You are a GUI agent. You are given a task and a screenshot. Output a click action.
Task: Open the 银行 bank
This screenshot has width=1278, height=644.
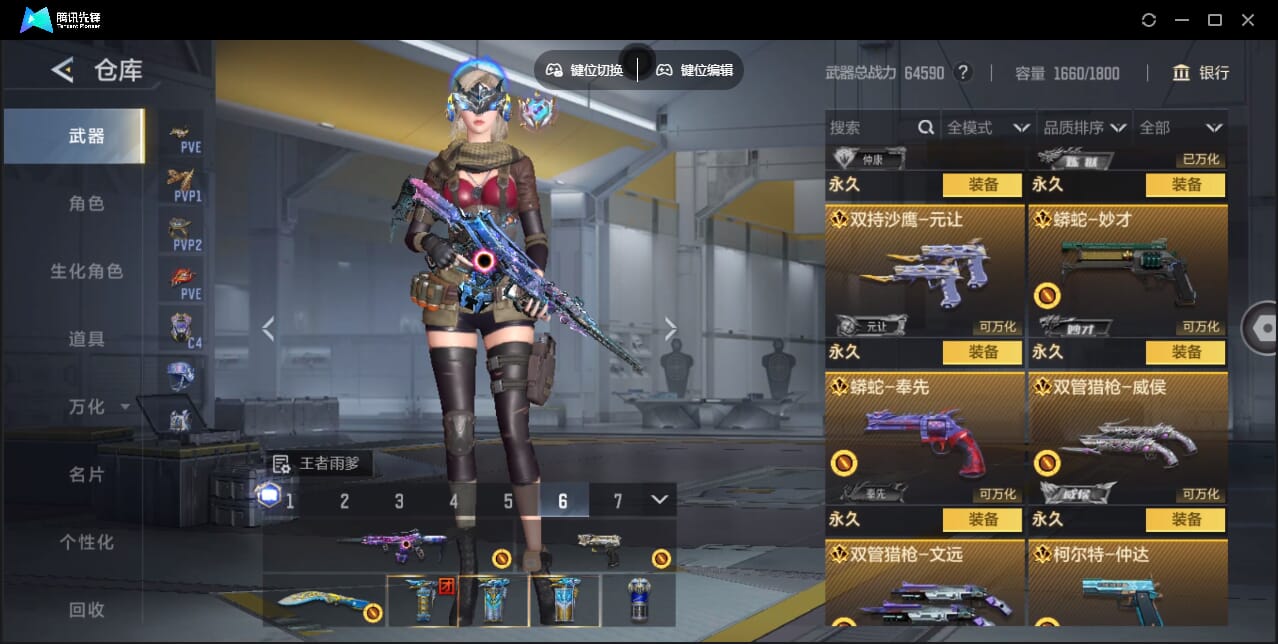tap(1201, 73)
